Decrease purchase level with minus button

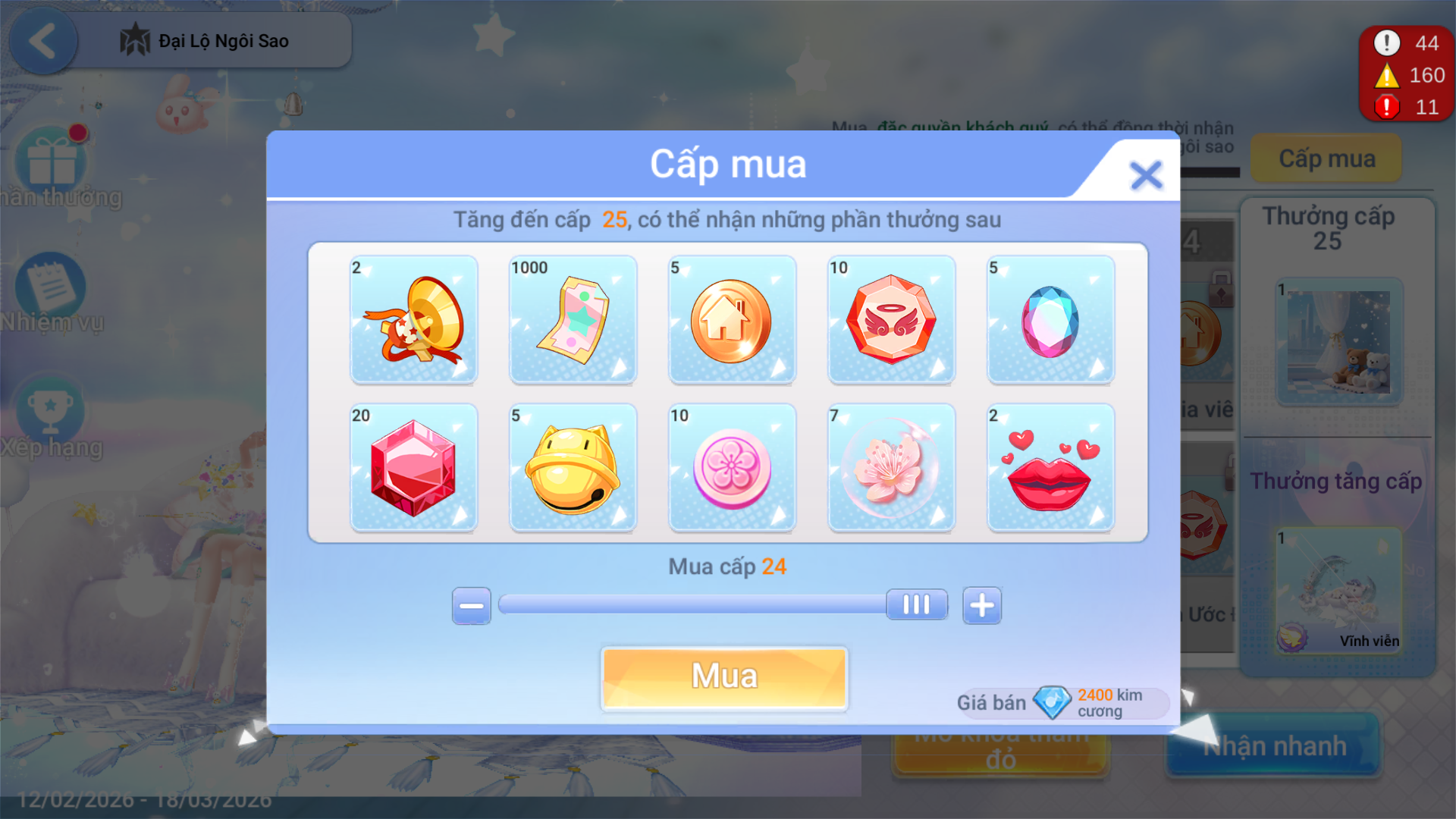click(471, 605)
